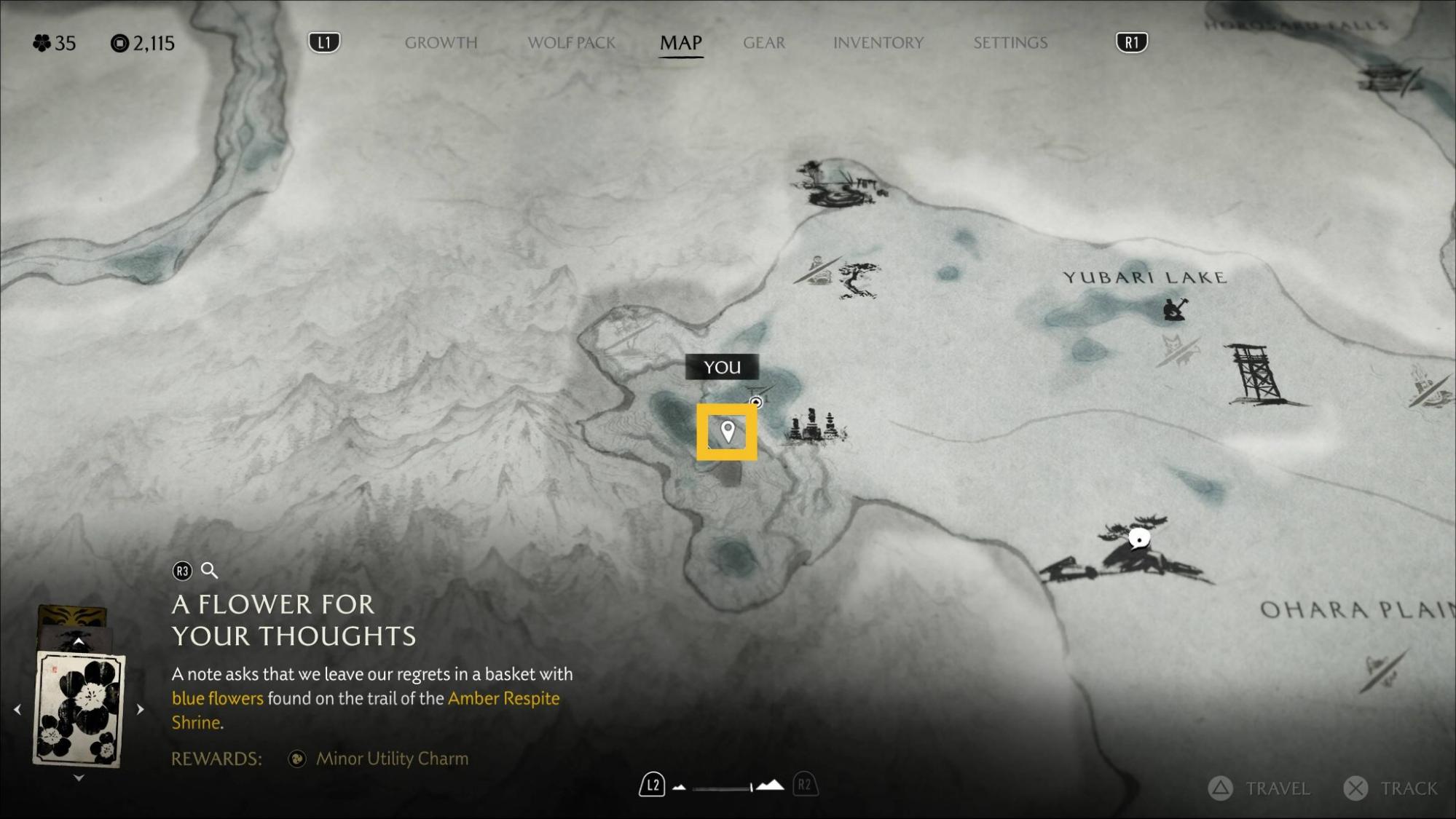Screen dimensions: 1456x819
Task: Show the previous quest card with left arrow
Action: click(17, 709)
